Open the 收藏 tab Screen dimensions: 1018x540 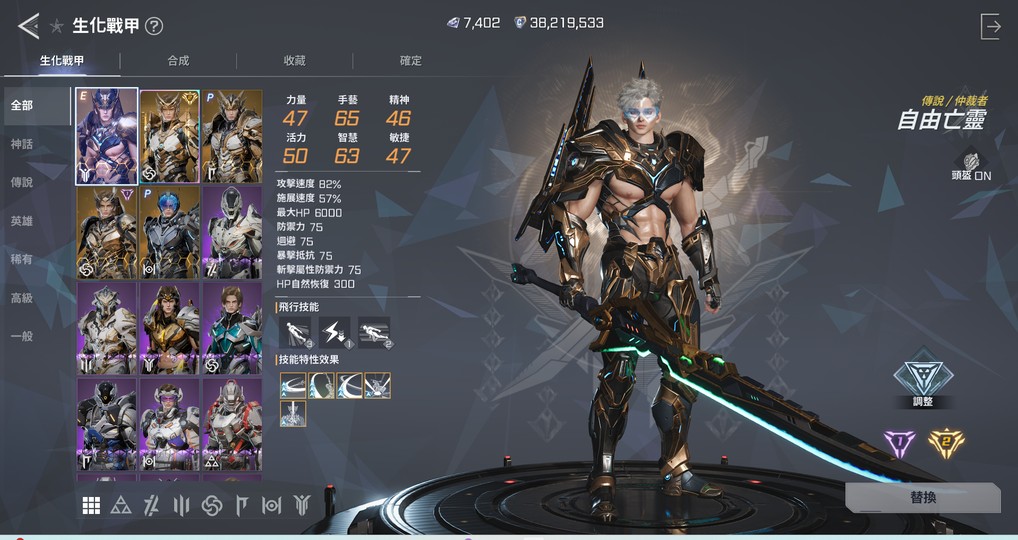pos(294,61)
